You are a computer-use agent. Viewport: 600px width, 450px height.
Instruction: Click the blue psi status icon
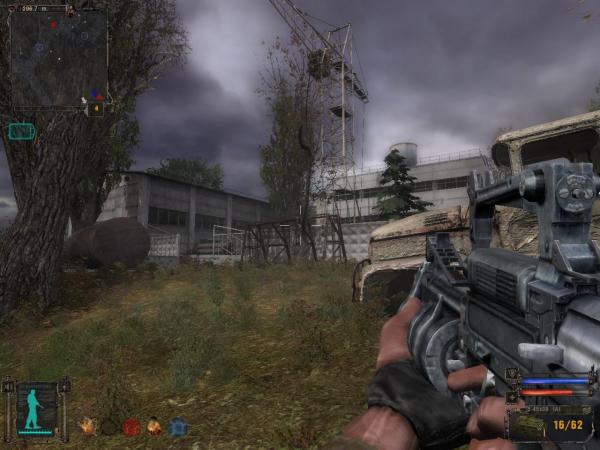[x=178, y=427]
